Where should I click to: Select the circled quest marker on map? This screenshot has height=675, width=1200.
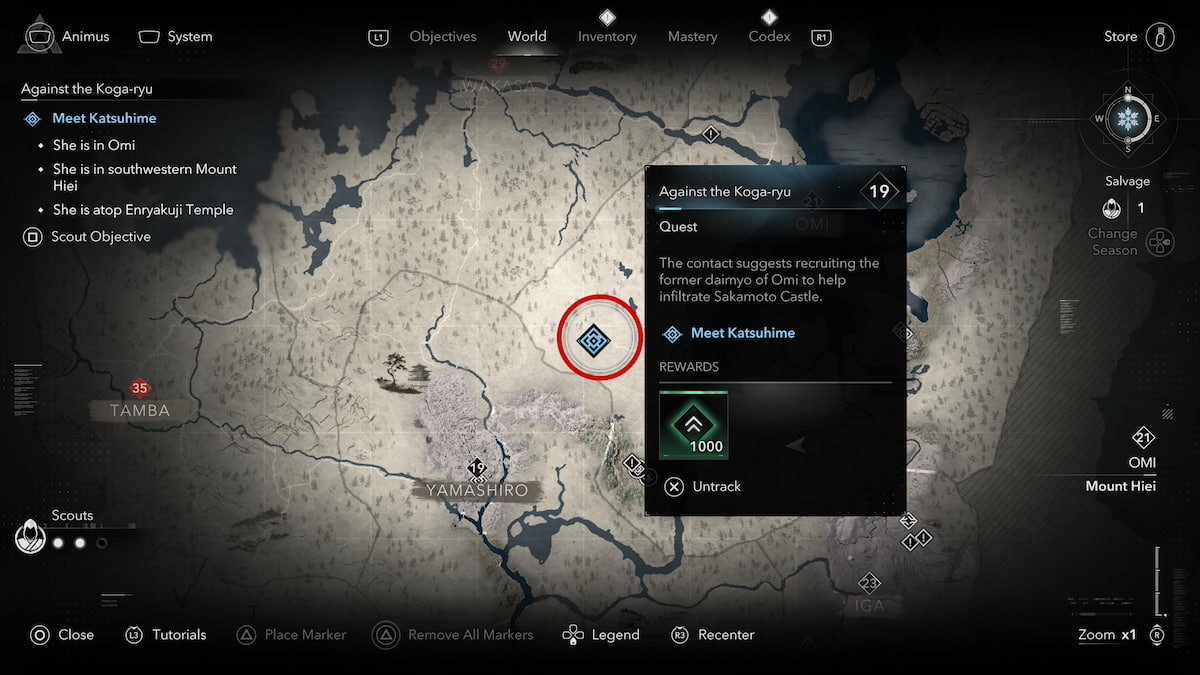[594, 340]
